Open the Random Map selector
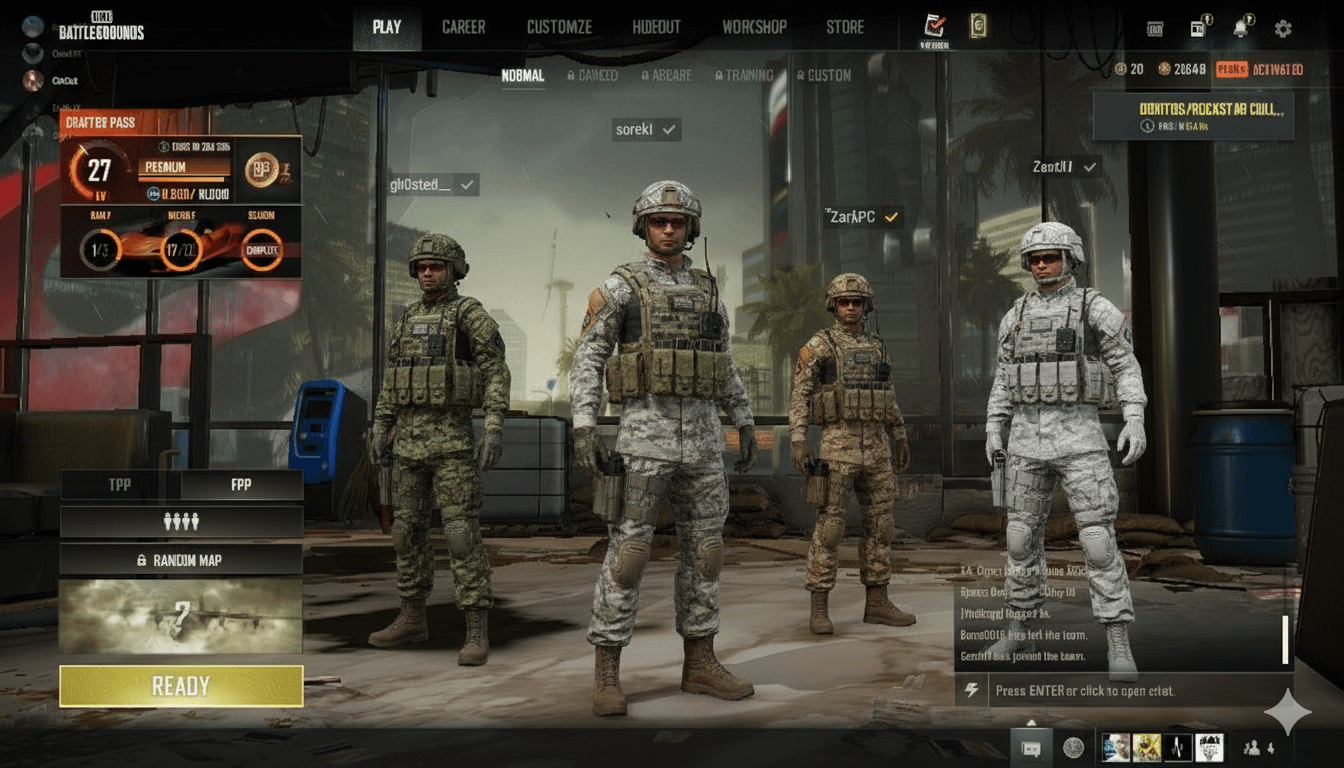The image size is (1344, 768). (x=181, y=560)
